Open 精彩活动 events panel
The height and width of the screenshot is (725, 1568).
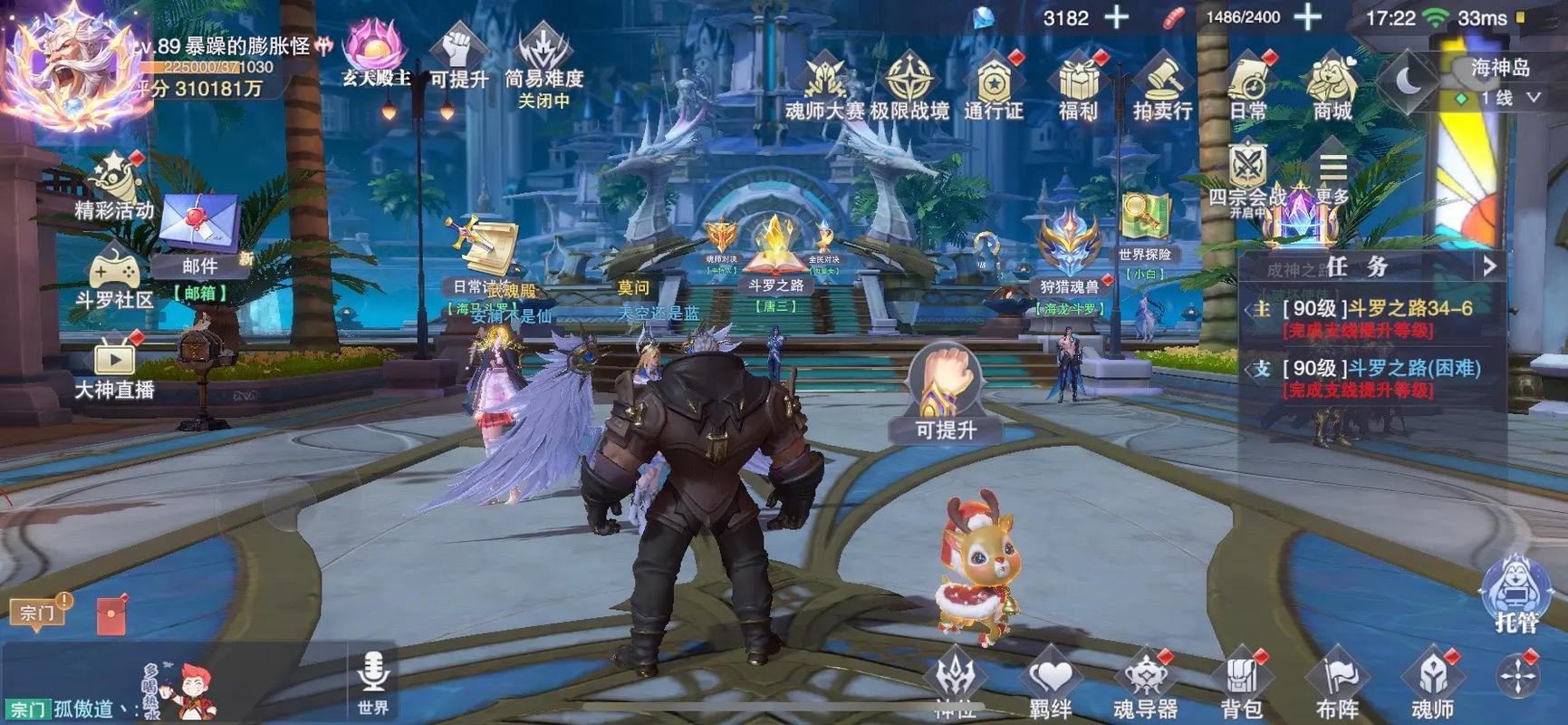click(114, 188)
